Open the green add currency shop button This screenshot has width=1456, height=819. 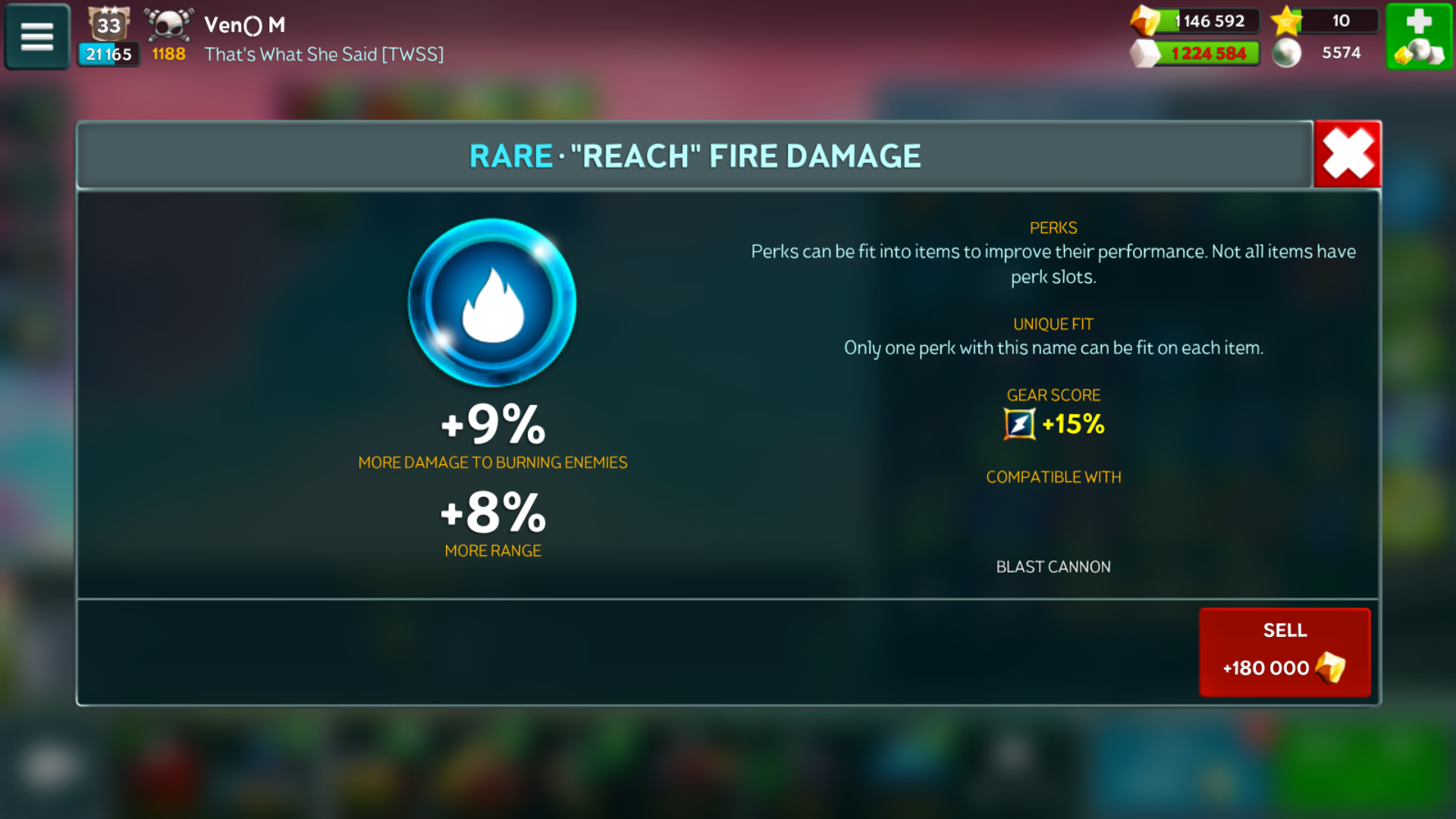click(x=1418, y=36)
